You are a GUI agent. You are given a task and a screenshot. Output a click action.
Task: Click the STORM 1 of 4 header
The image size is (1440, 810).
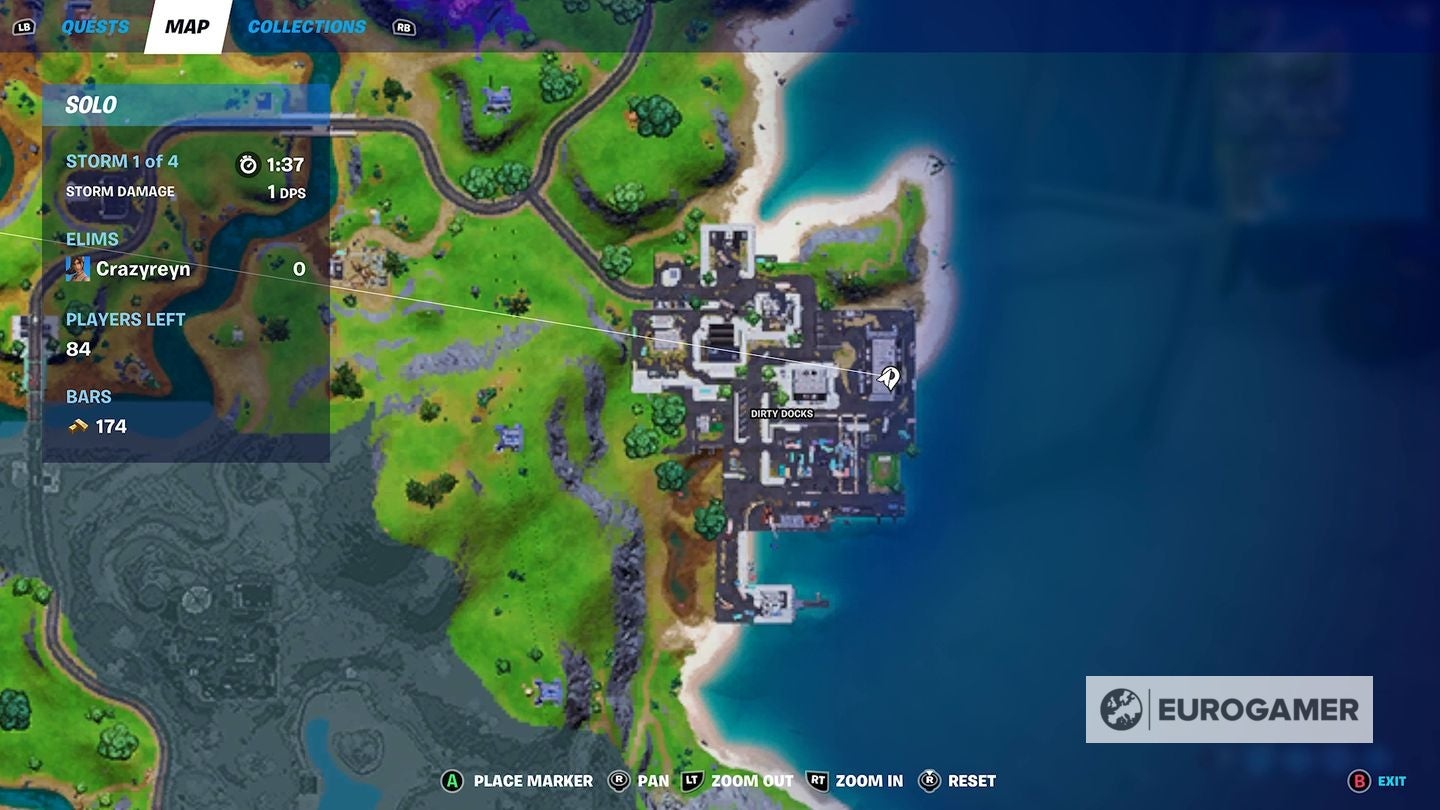tap(123, 160)
